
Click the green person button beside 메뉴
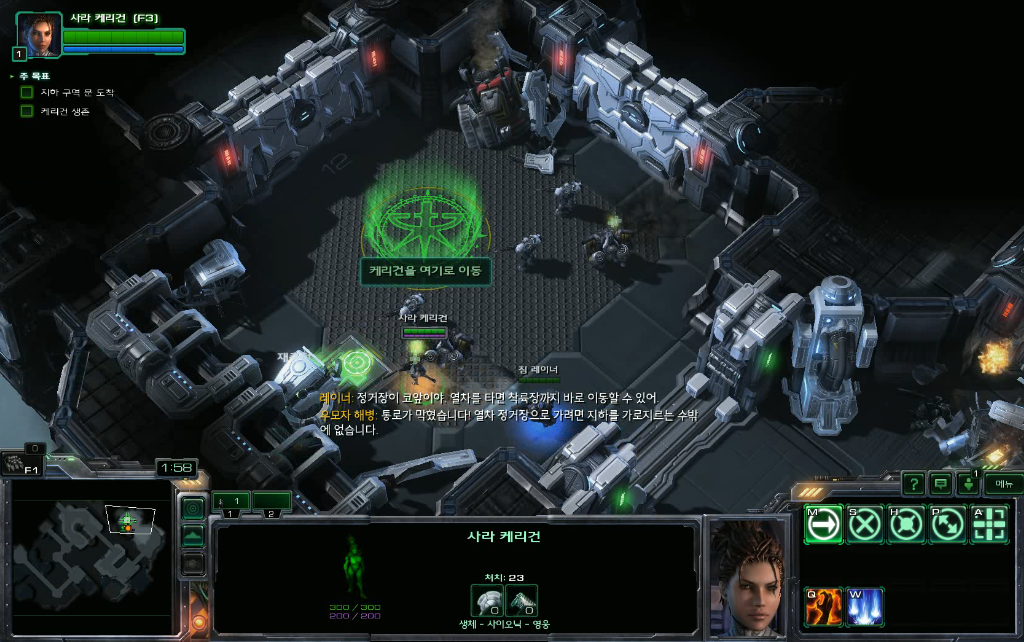pos(968,484)
